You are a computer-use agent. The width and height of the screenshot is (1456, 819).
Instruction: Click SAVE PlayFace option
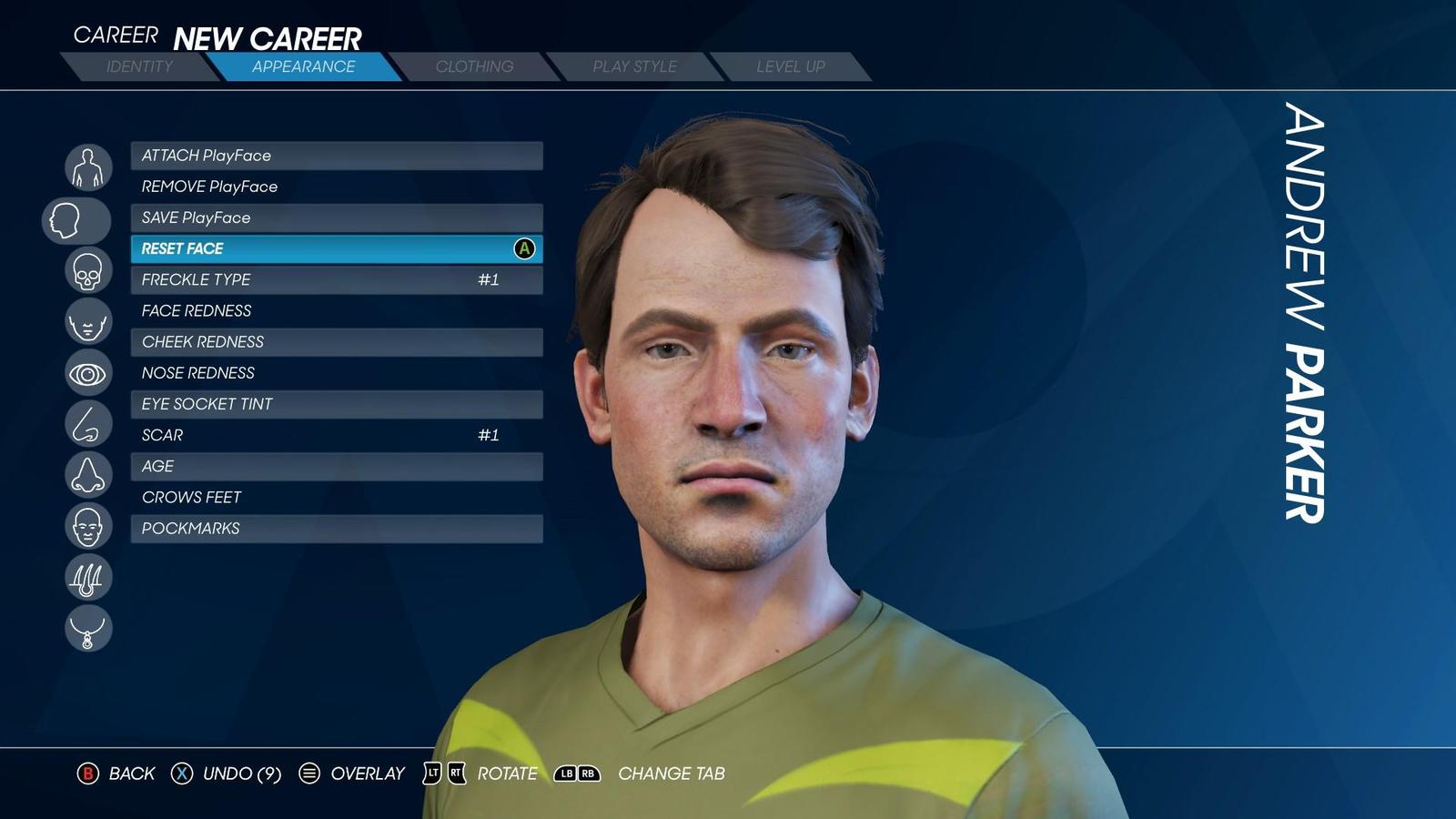337,217
